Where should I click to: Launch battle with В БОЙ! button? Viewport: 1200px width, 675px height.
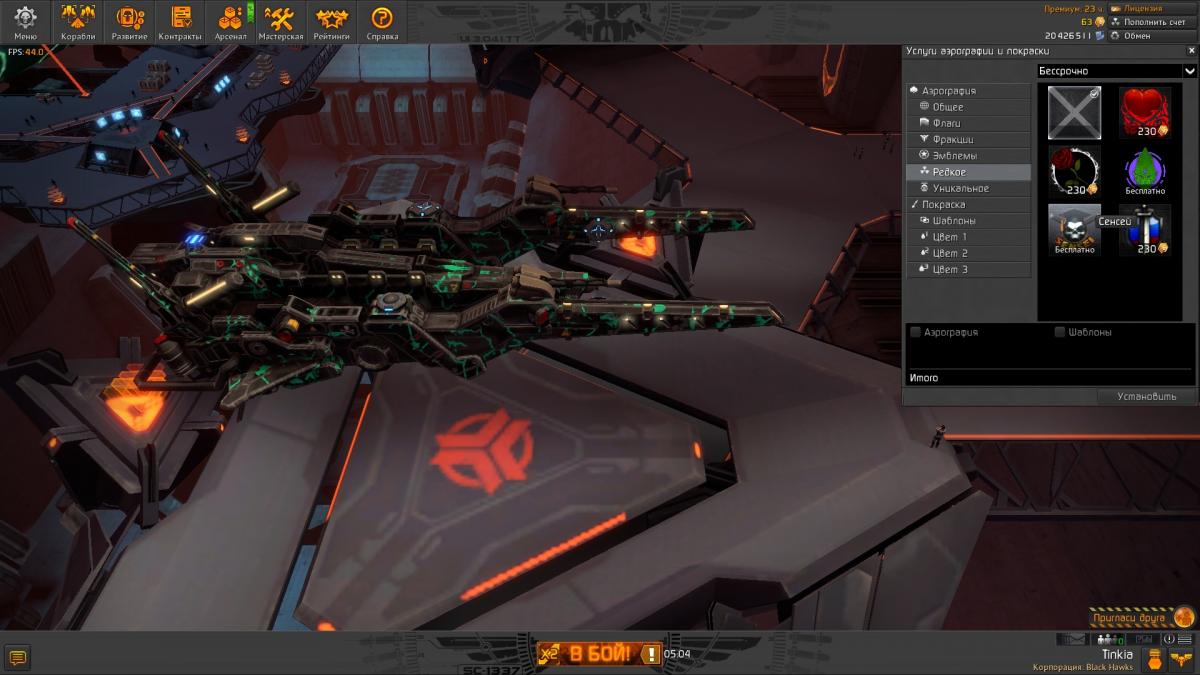coord(600,654)
